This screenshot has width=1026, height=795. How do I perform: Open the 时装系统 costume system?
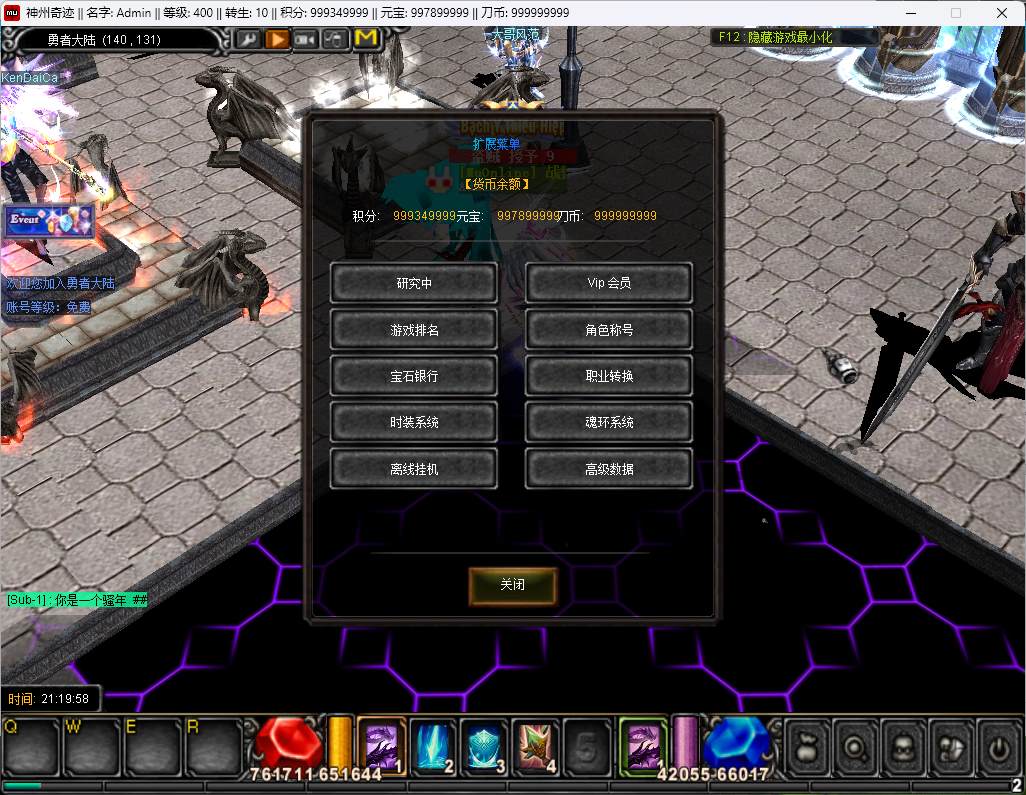coord(413,422)
